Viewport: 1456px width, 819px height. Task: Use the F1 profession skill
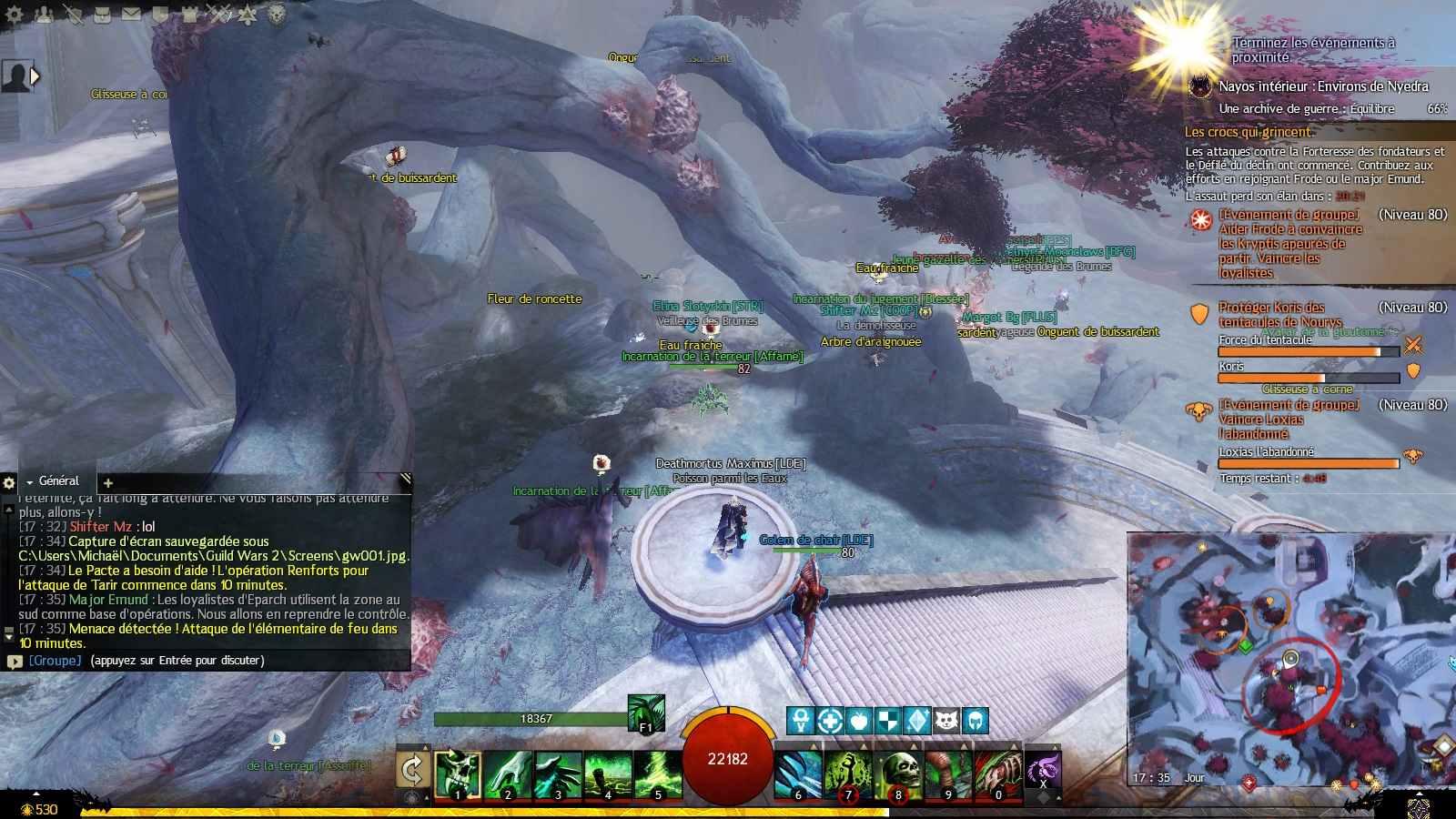point(646,713)
